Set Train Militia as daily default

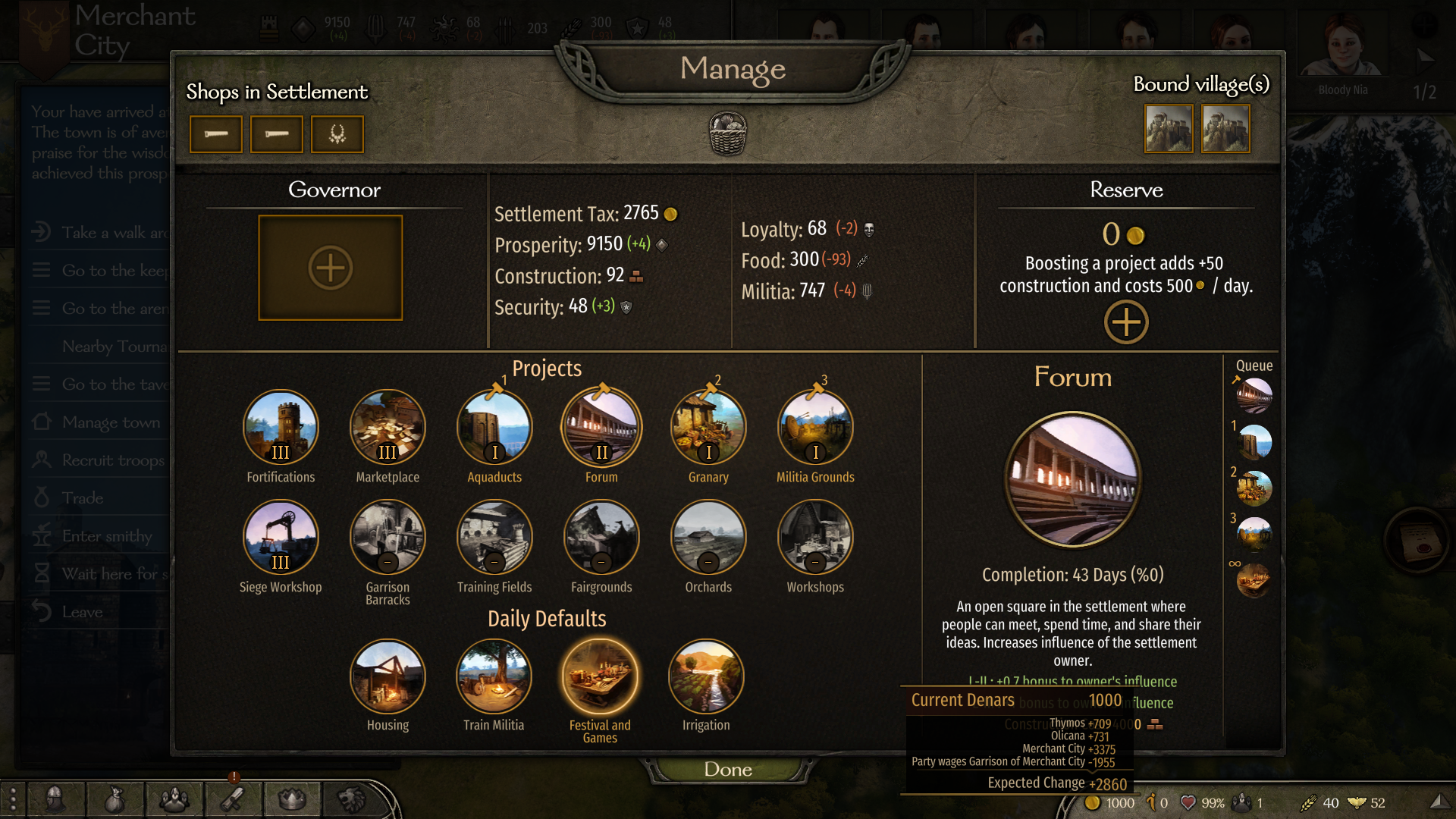point(494,677)
